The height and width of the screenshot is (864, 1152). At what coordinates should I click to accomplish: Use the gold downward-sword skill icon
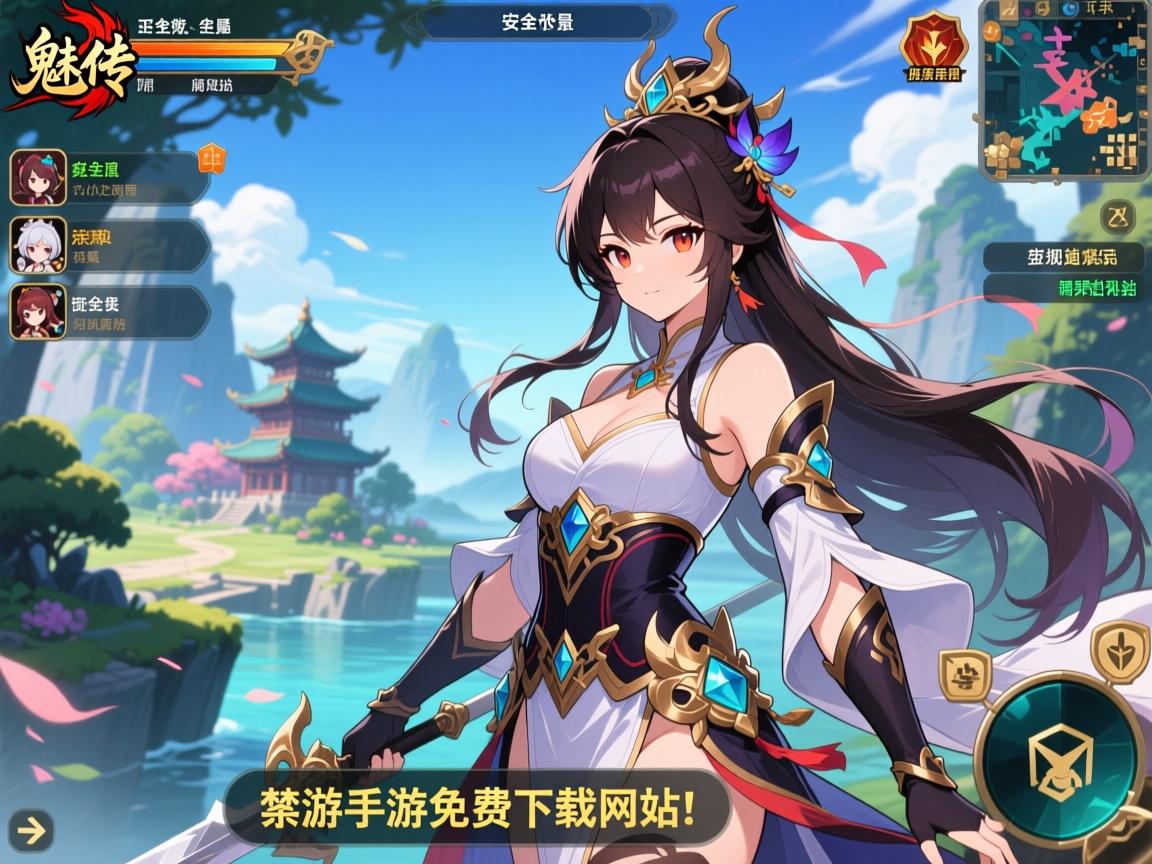click(x=1120, y=650)
